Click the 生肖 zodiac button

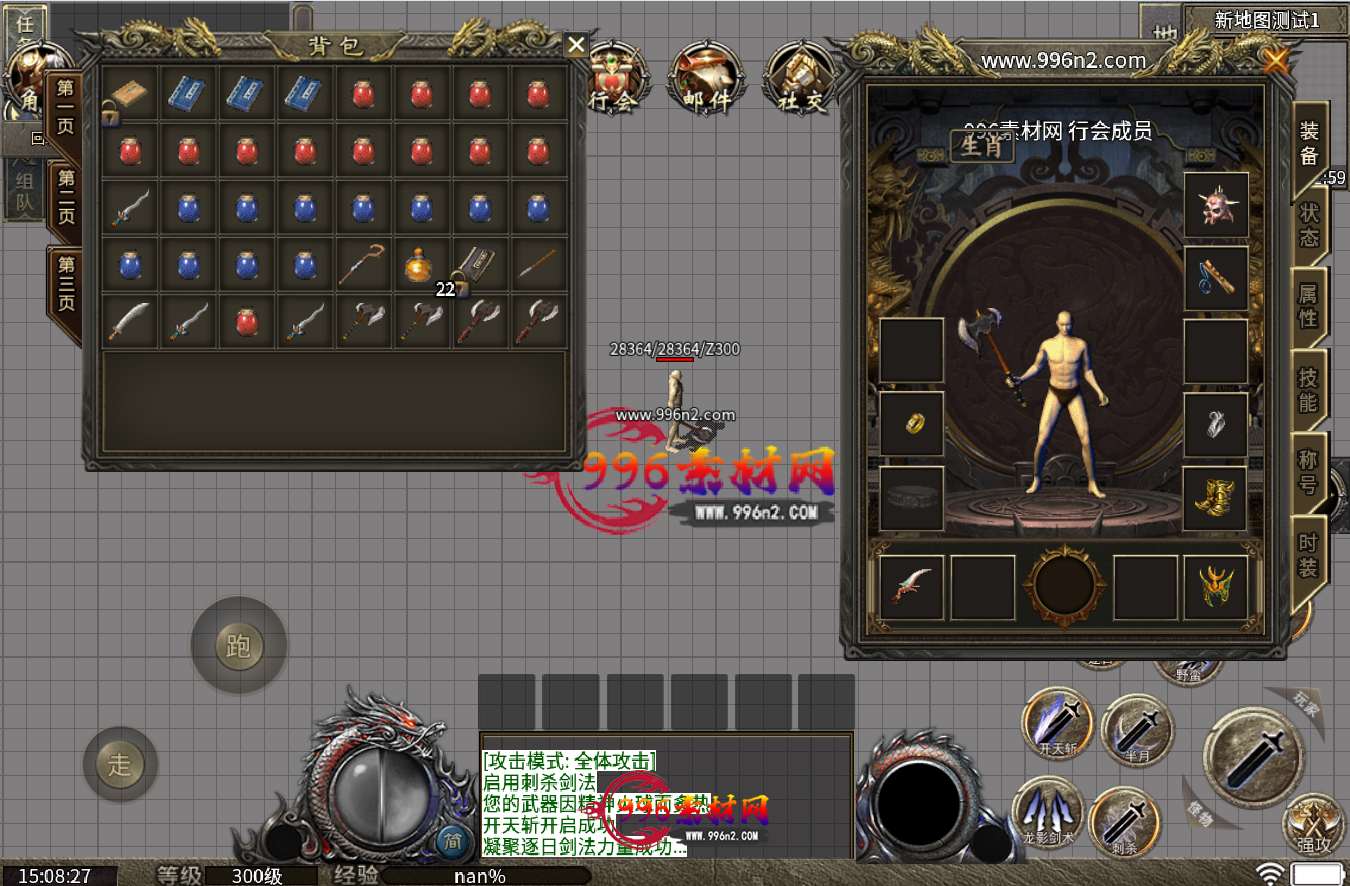coord(982,147)
